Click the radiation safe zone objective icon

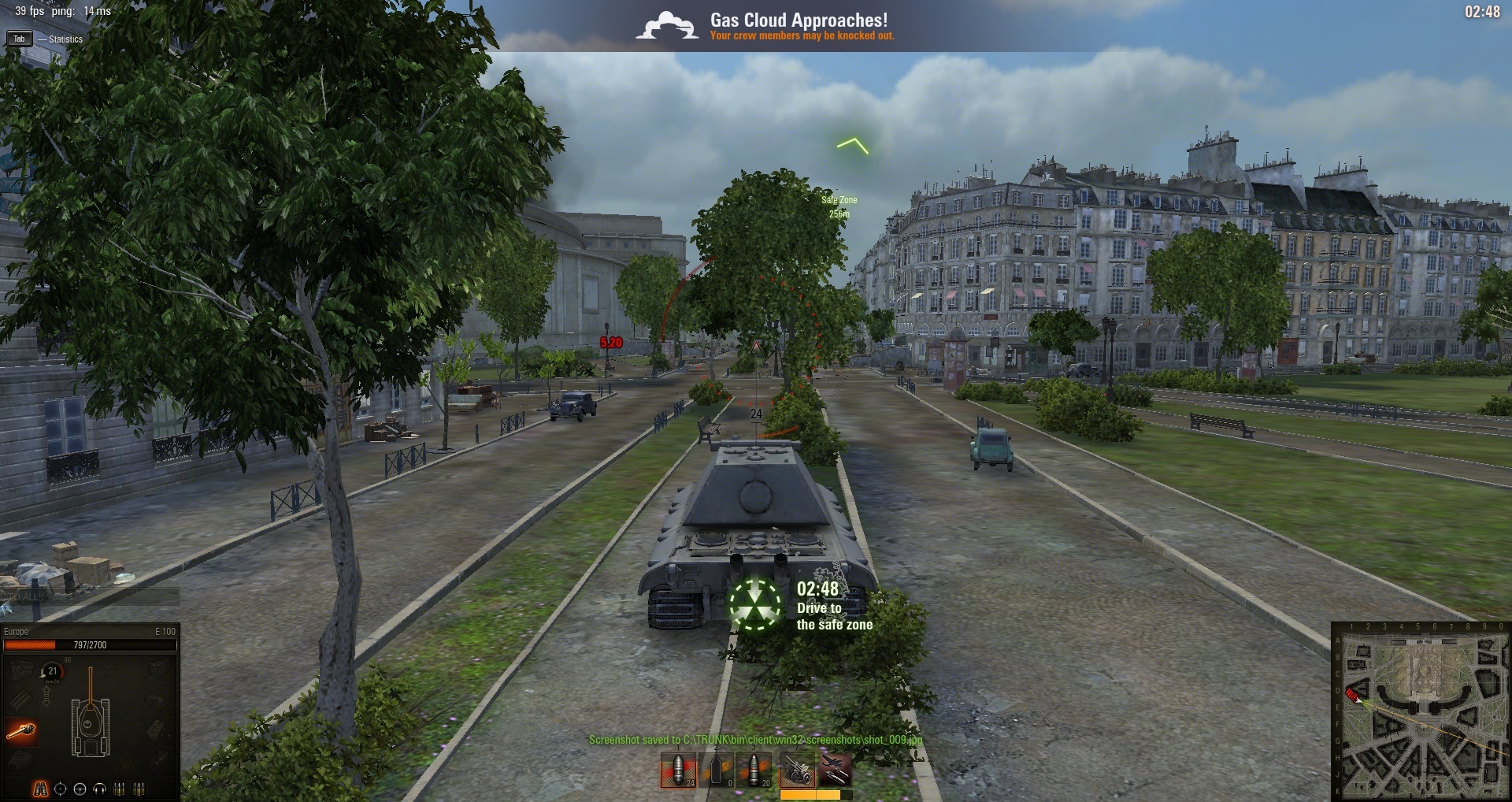pyautogui.click(x=754, y=605)
